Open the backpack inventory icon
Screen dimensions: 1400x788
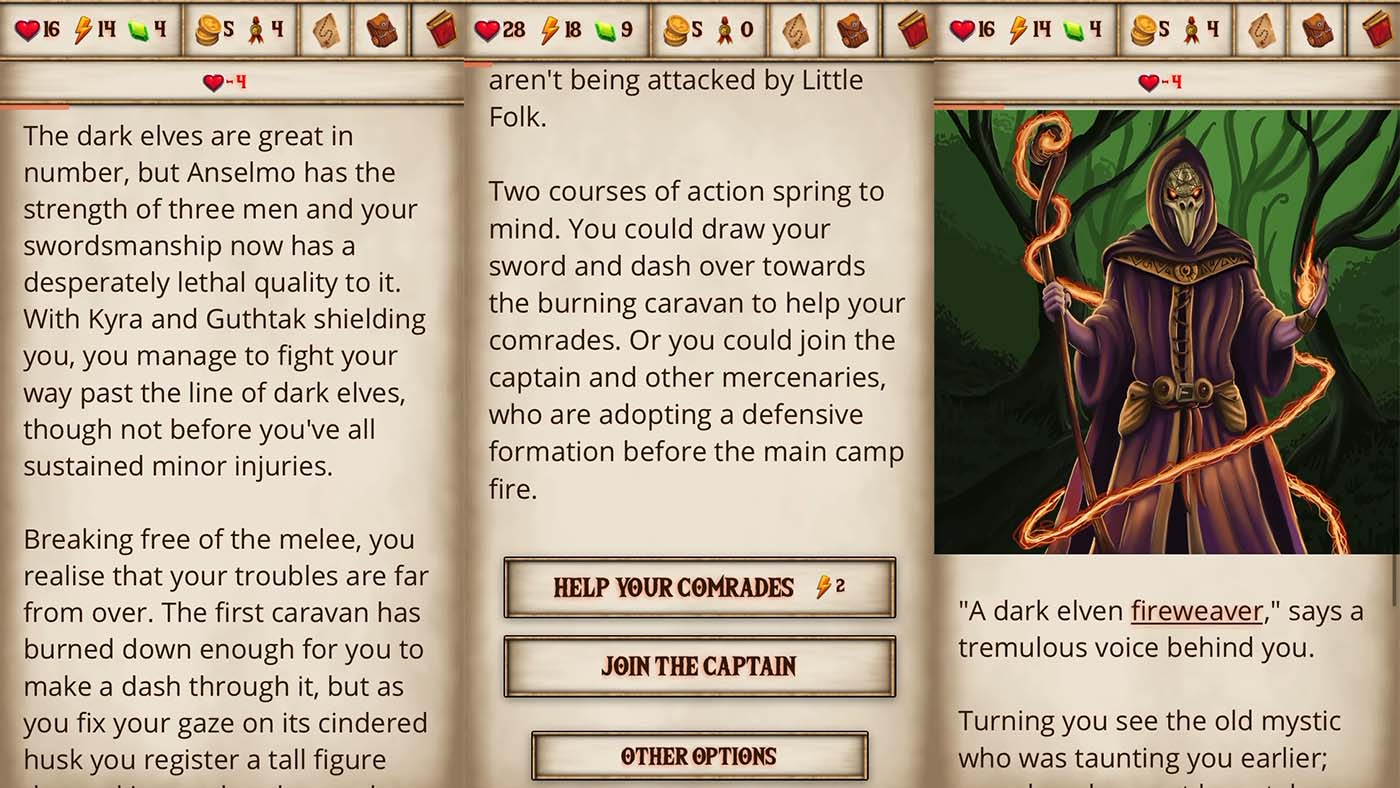384,28
